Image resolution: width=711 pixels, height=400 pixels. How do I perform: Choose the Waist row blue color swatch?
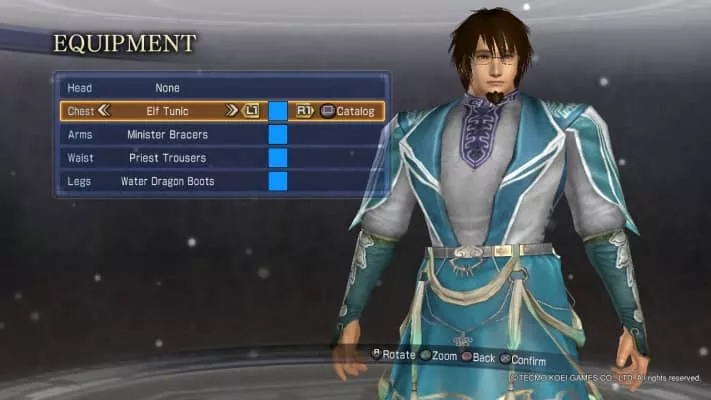[x=278, y=158]
